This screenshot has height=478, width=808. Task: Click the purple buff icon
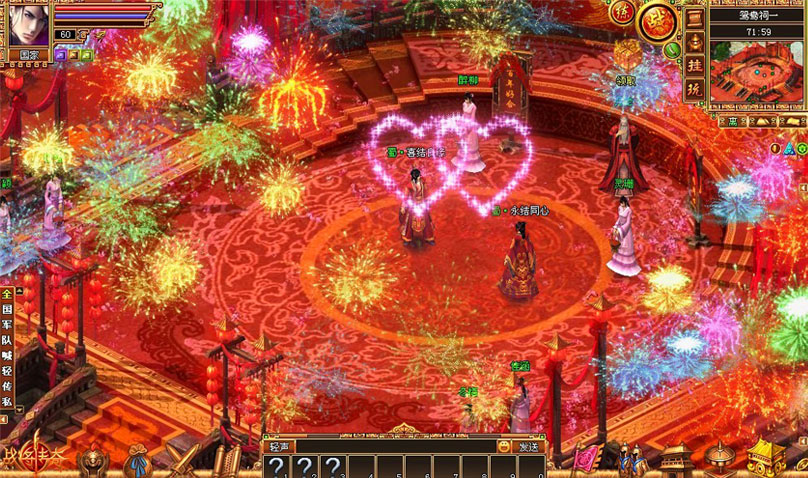(x=61, y=56)
